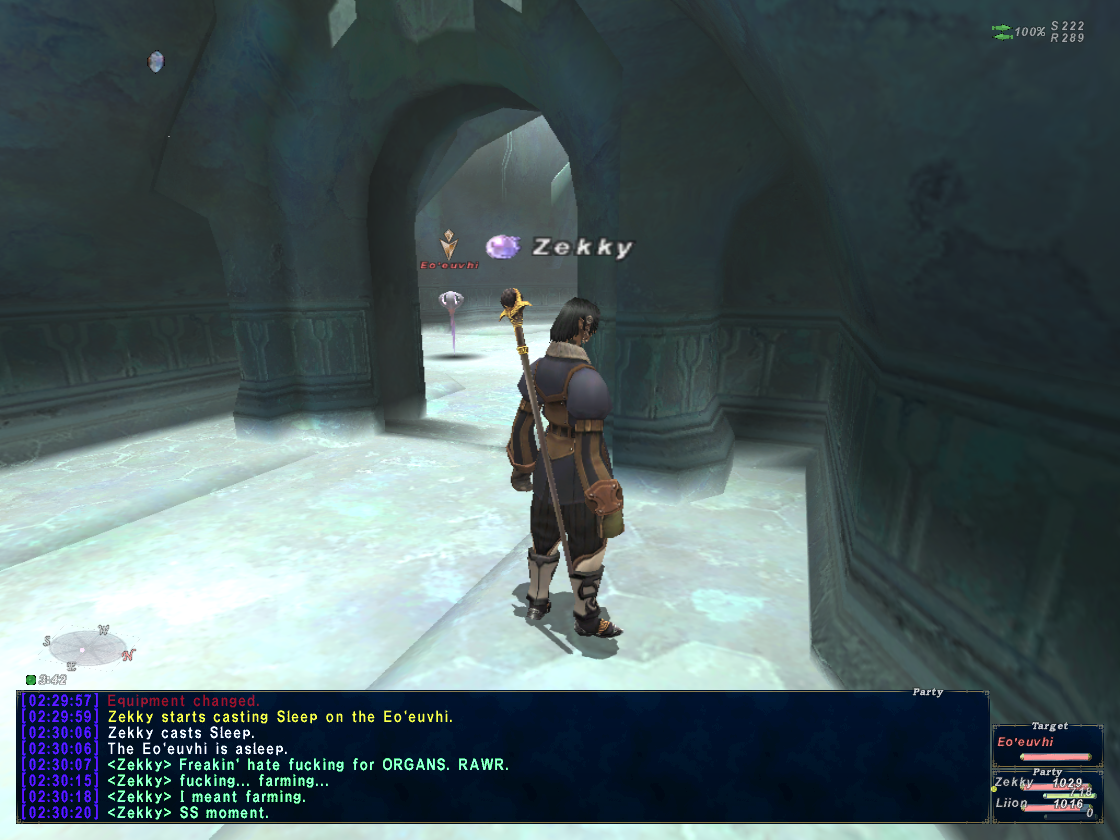Image resolution: width=1120 pixels, height=840 pixels.
Task: Select the targeted Eo'euvhi name marker
Action: coord(449,265)
